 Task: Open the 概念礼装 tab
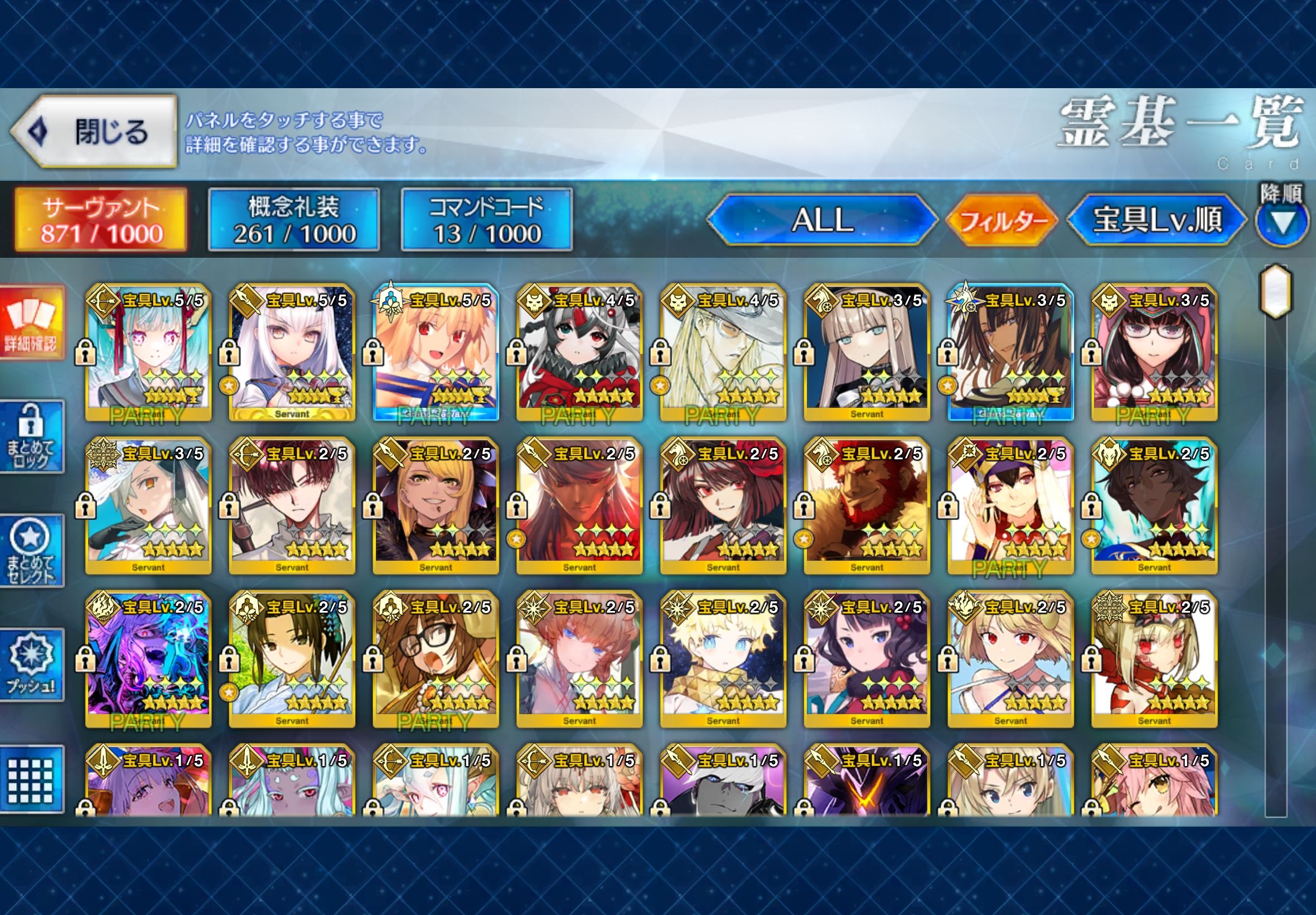[294, 220]
